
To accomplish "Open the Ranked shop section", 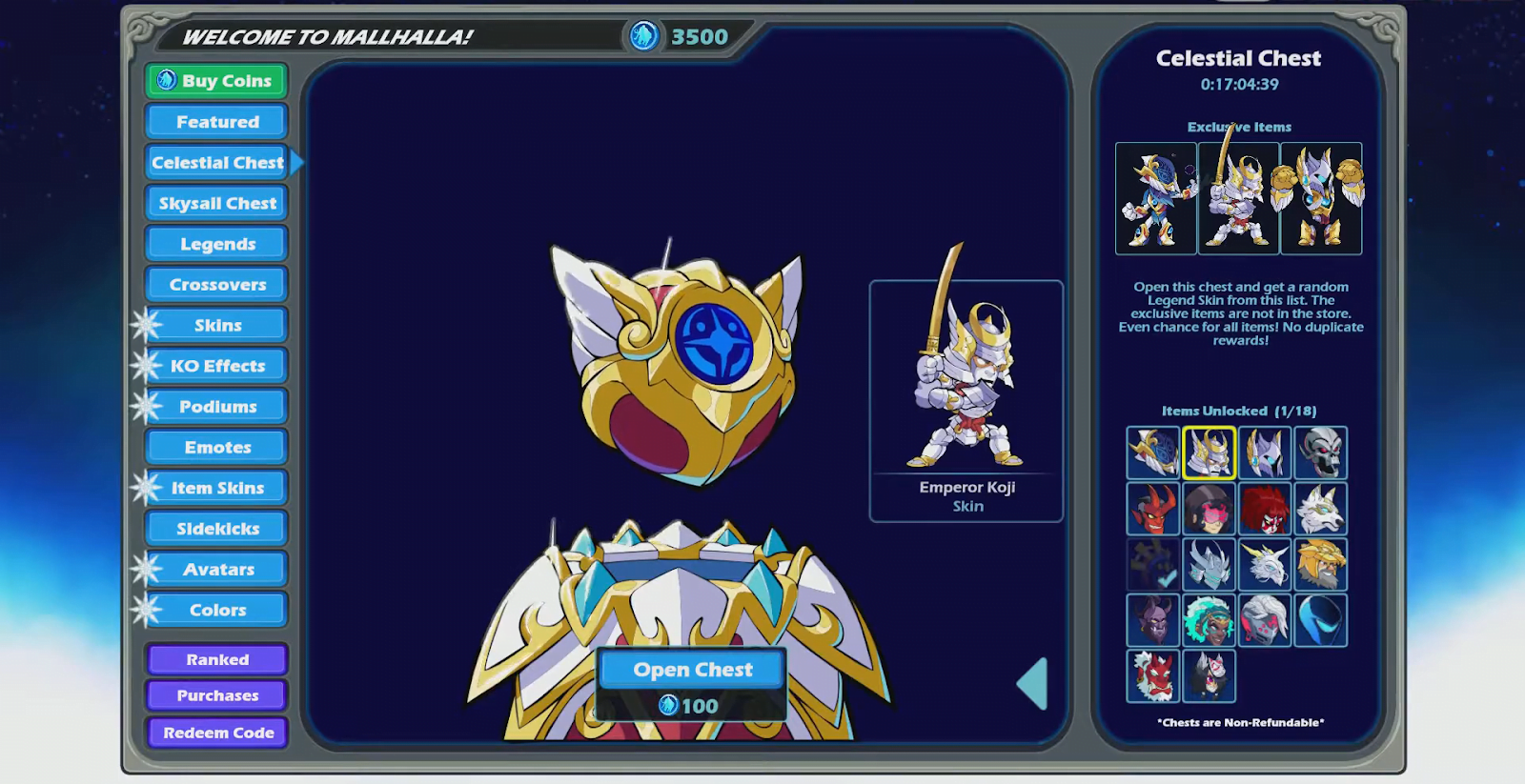I will [x=217, y=659].
